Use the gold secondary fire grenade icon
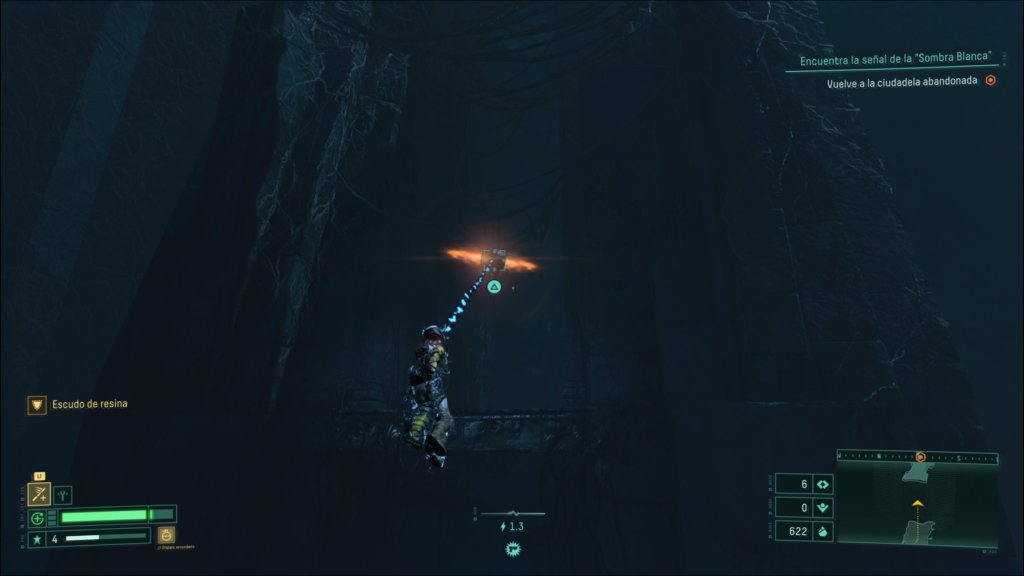Image resolution: width=1024 pixels, height=576 pixels. coord(166,535)
